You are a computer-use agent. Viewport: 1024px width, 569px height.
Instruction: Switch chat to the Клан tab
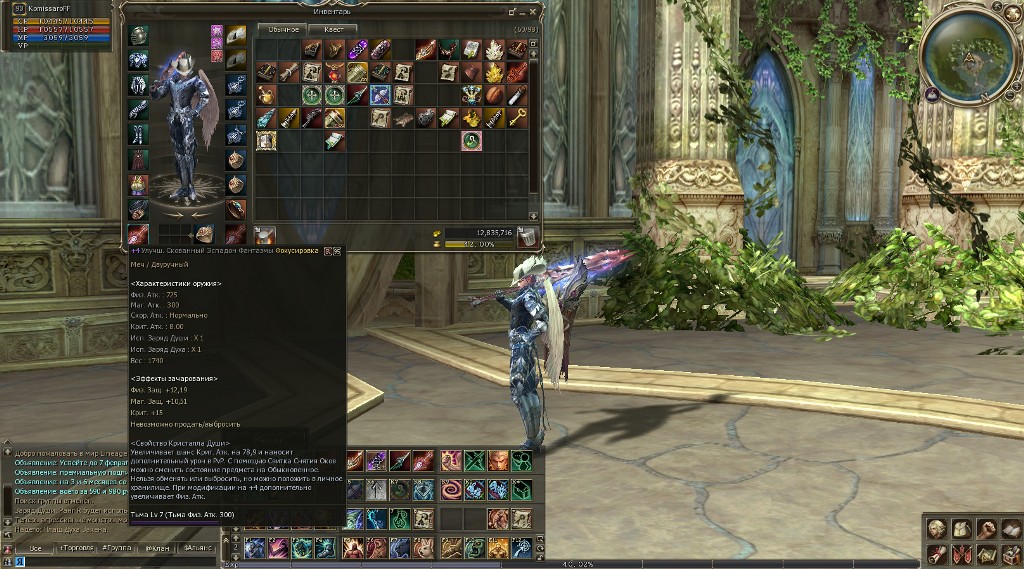155,548
